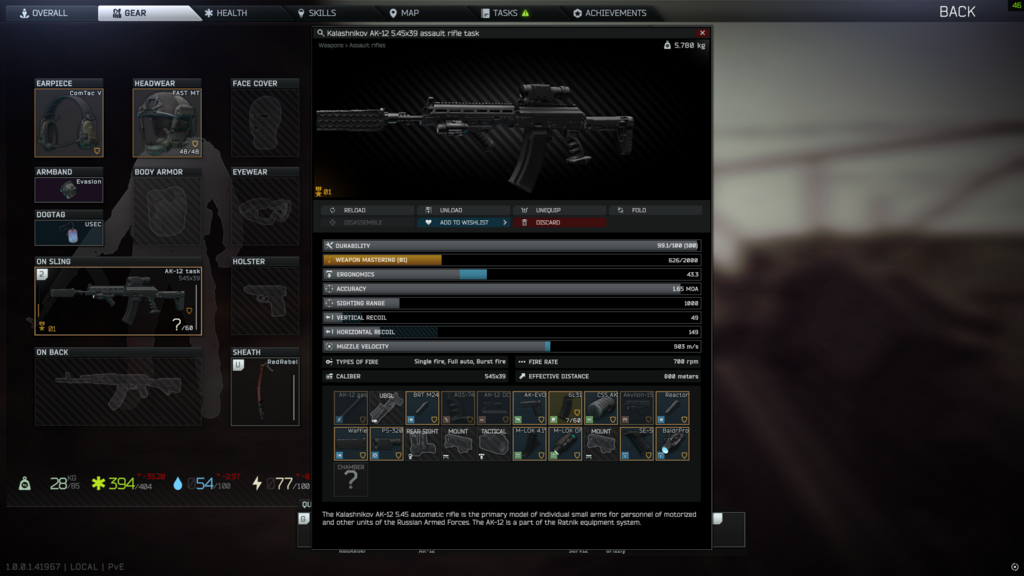Switch to the Tasks tab
This screenshot has width=1024, height=576.
pyautogui.click(x=505, y=13)
